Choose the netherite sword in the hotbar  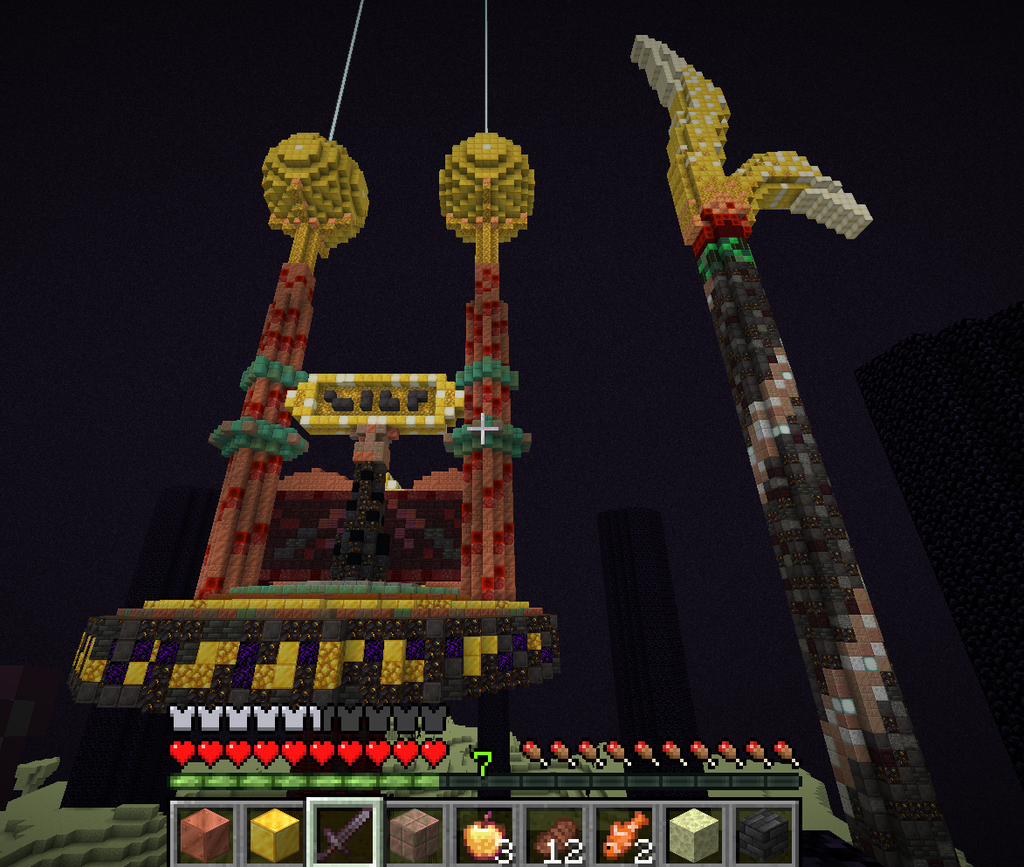pyautogui.click(x=345, y=834)
